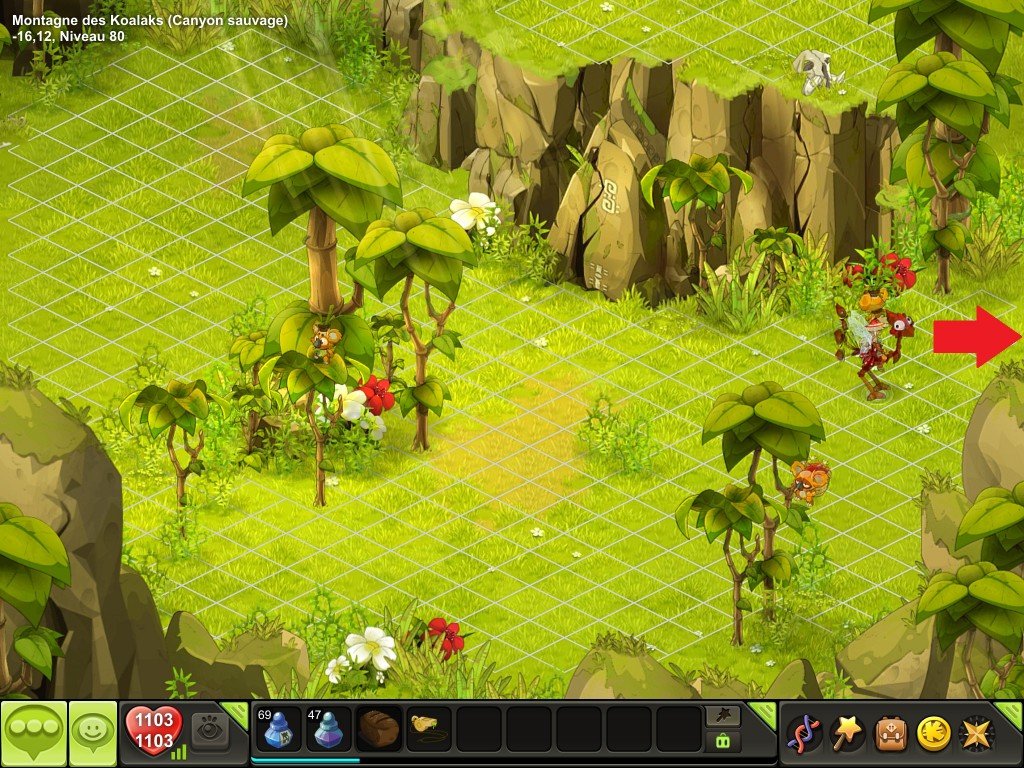1024x768 pixels.
Task: Expand the green corner next to the health heart
Action: click(235, 713)
